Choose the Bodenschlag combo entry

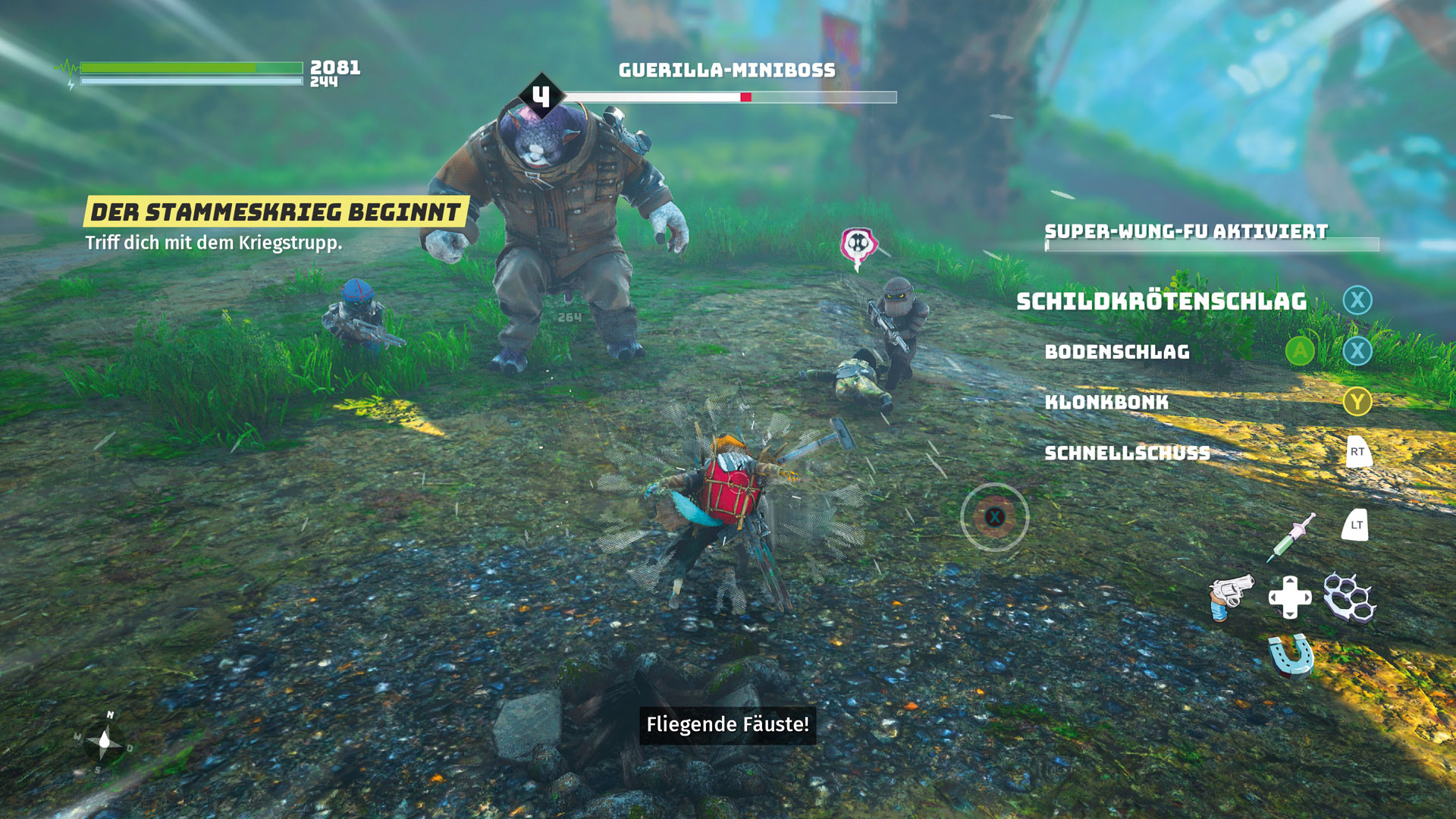1117,352
